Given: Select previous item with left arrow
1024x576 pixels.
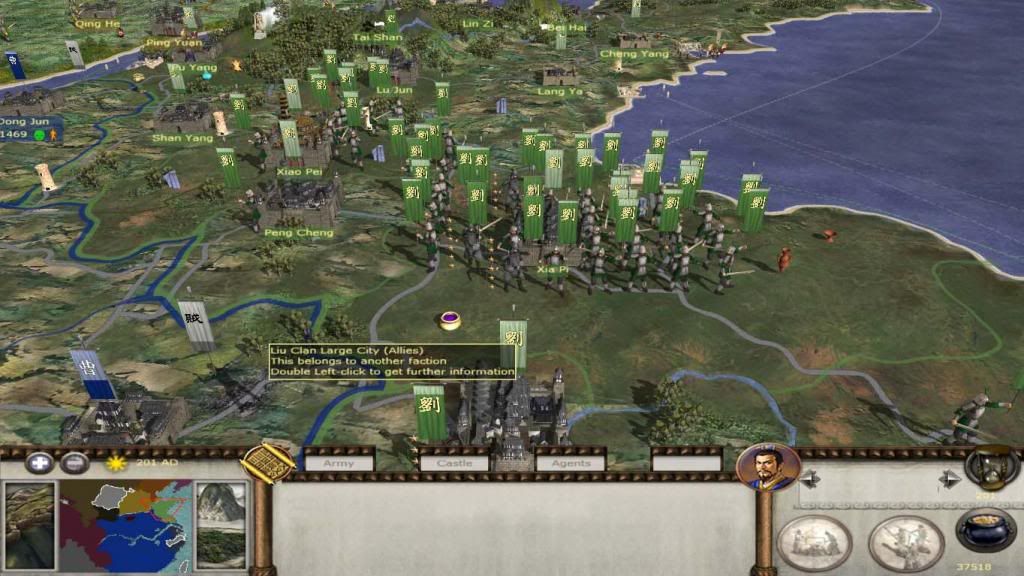Looking at the screenshot, I should coord(809,479).
